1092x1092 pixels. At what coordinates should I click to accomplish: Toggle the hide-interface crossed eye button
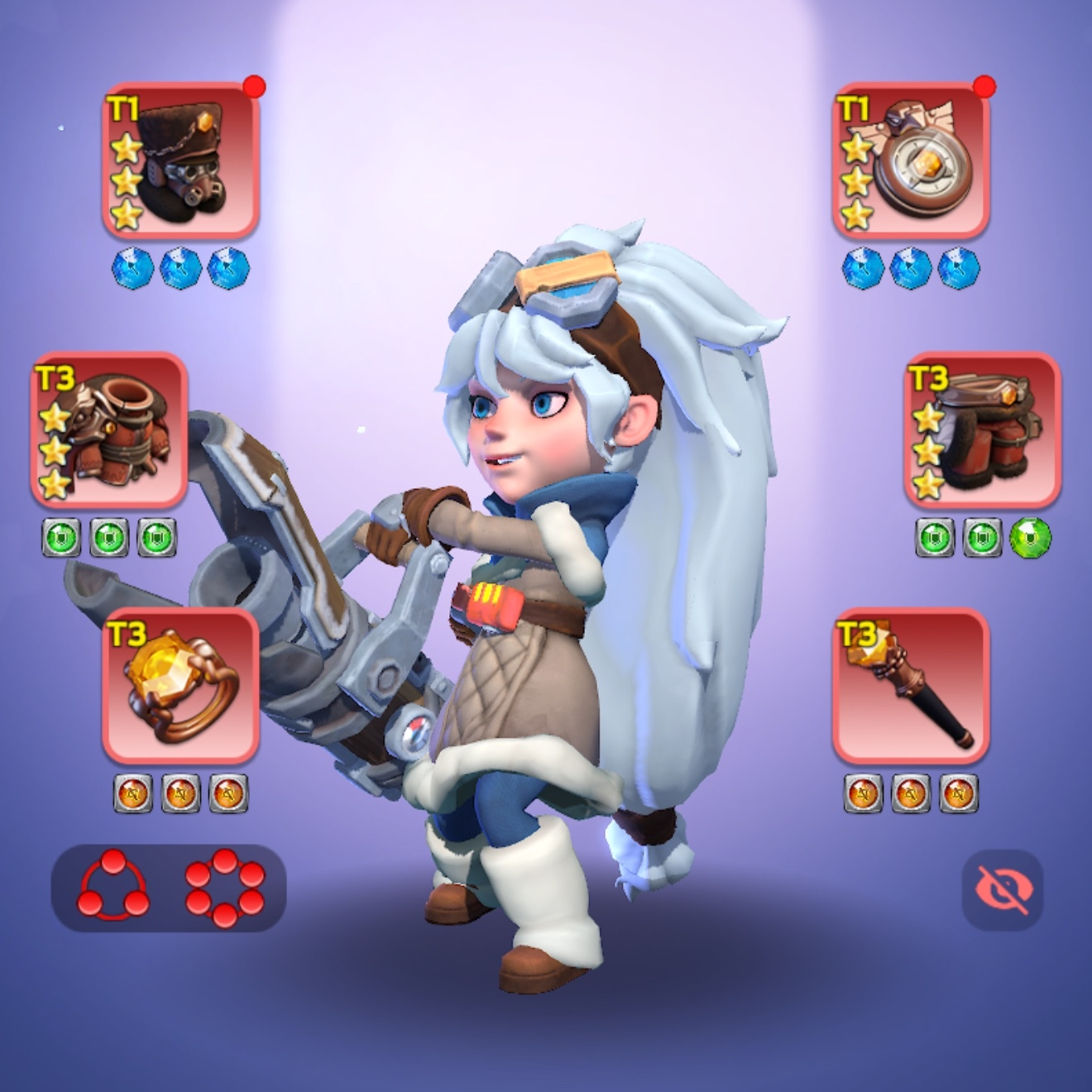click(x=1003, y=890)
